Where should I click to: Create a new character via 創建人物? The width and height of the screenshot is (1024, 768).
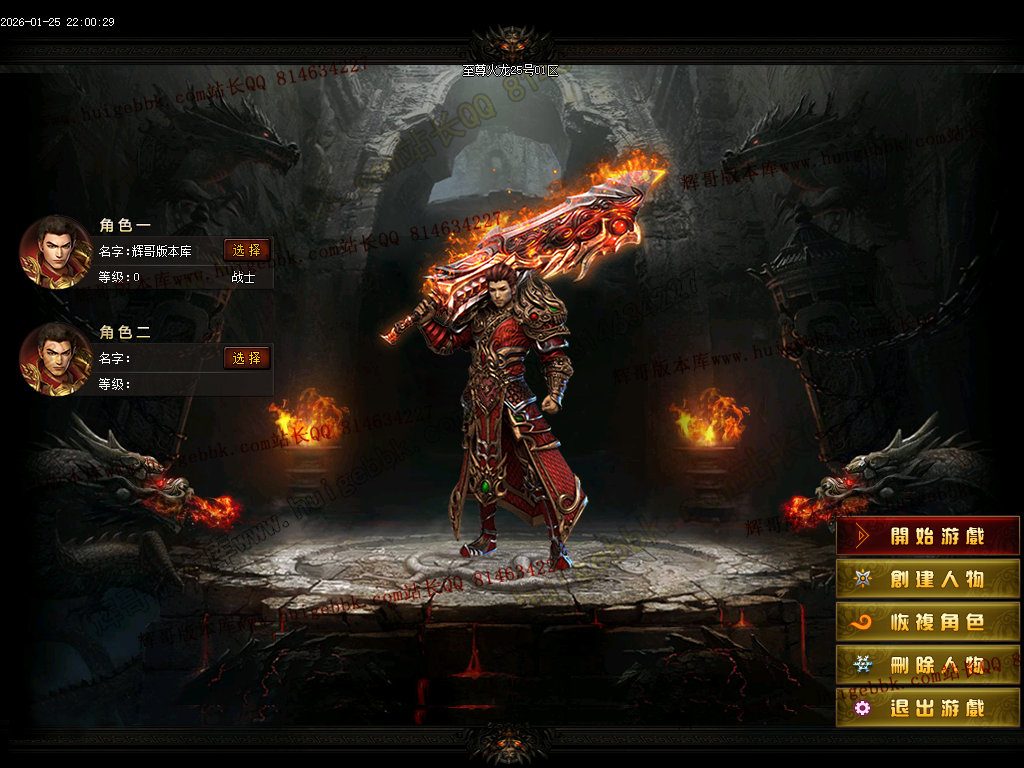click(x=928, y=579)
